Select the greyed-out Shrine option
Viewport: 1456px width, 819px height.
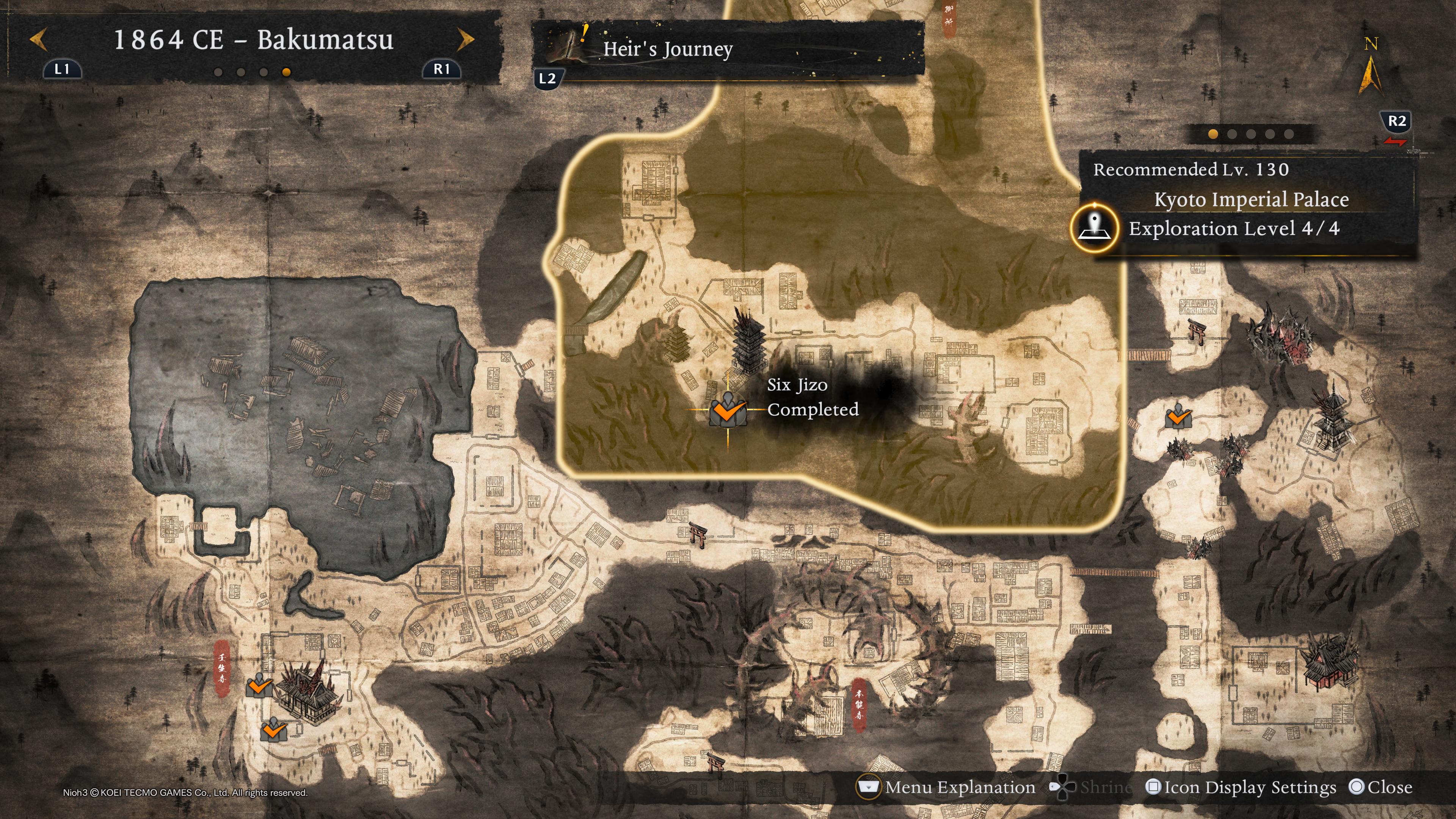pyautogui.click(x=1091, y=788)
